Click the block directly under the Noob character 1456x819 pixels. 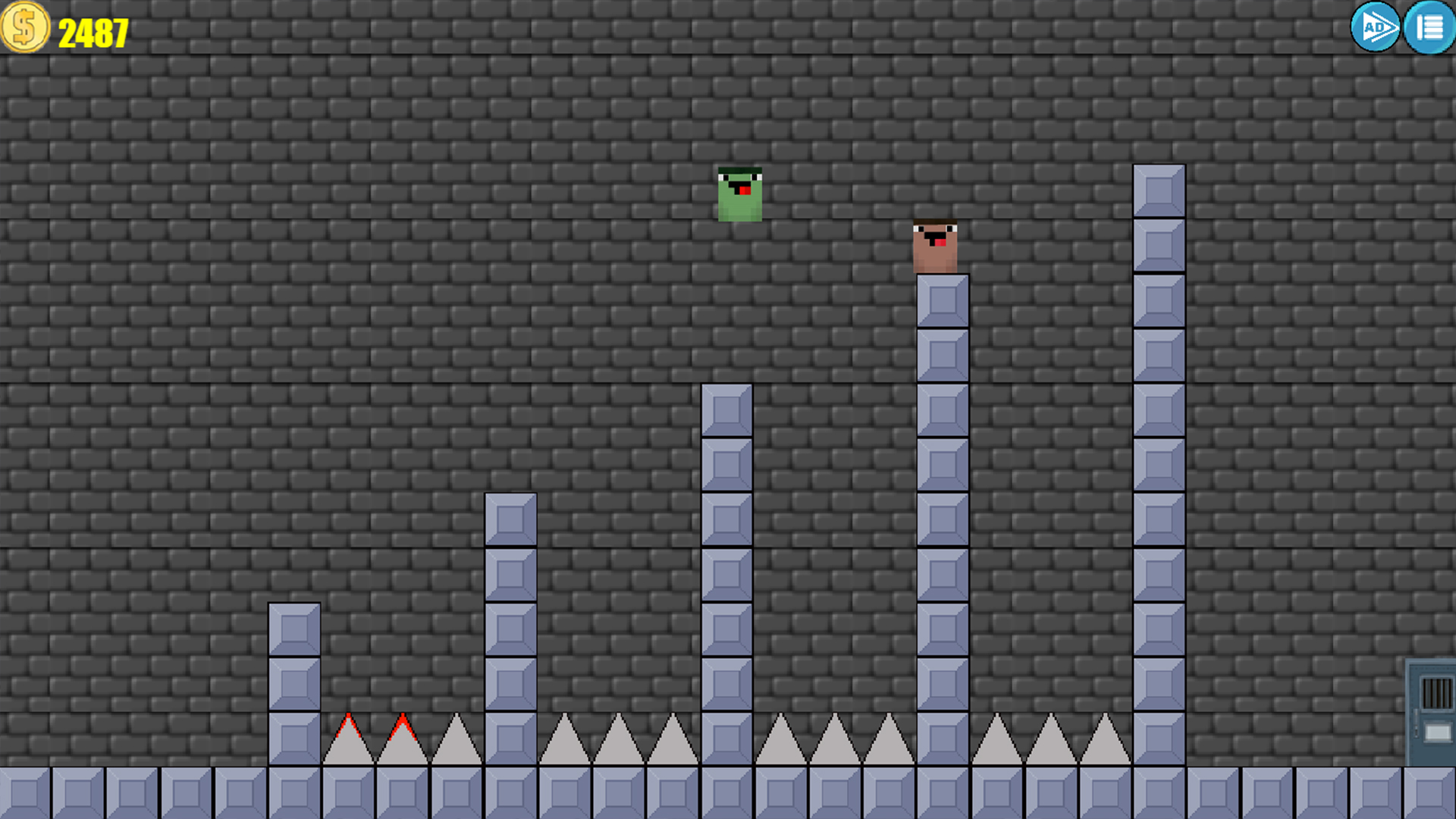tap(943, 300)
